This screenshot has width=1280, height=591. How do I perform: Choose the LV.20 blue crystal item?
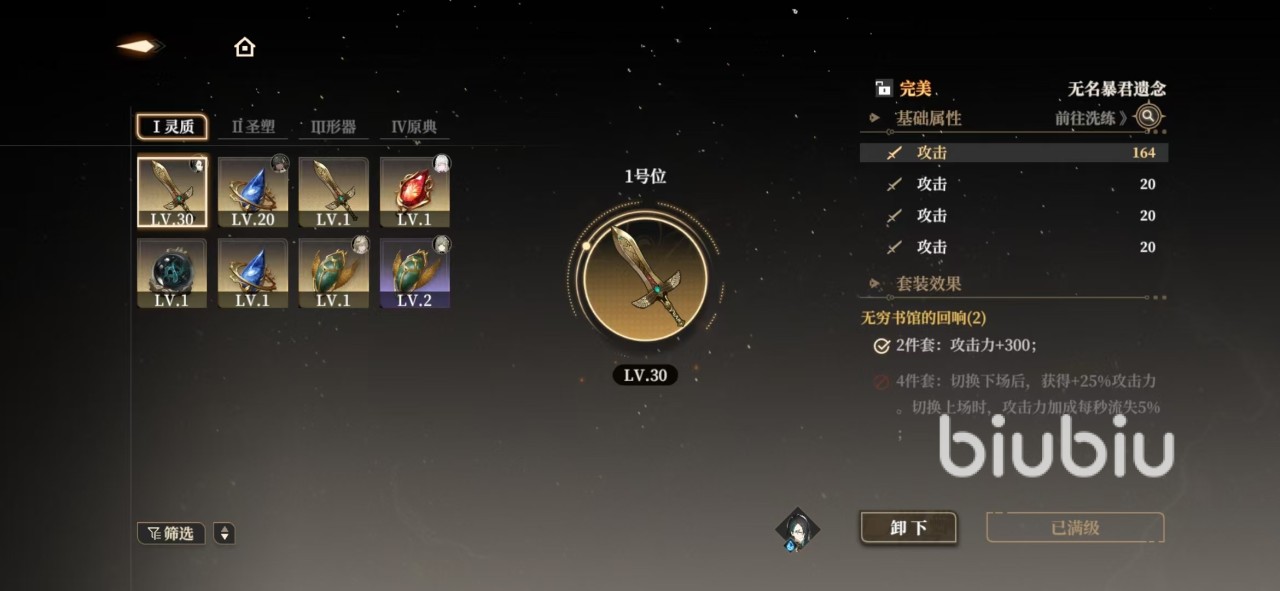pyautogui.click(x=253, y=192)
